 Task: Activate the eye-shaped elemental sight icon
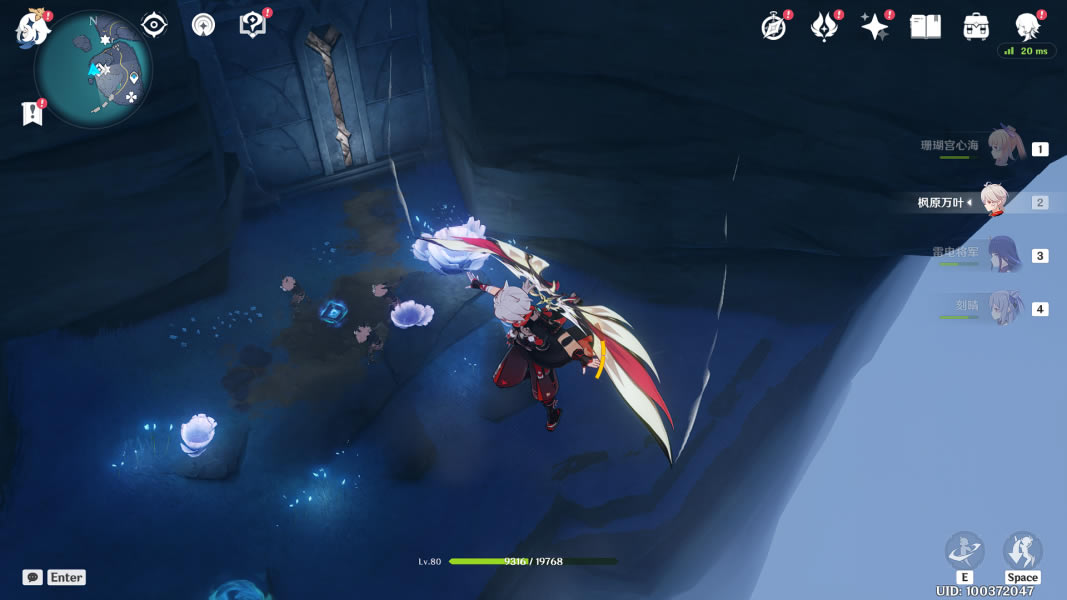click(154, 25)
